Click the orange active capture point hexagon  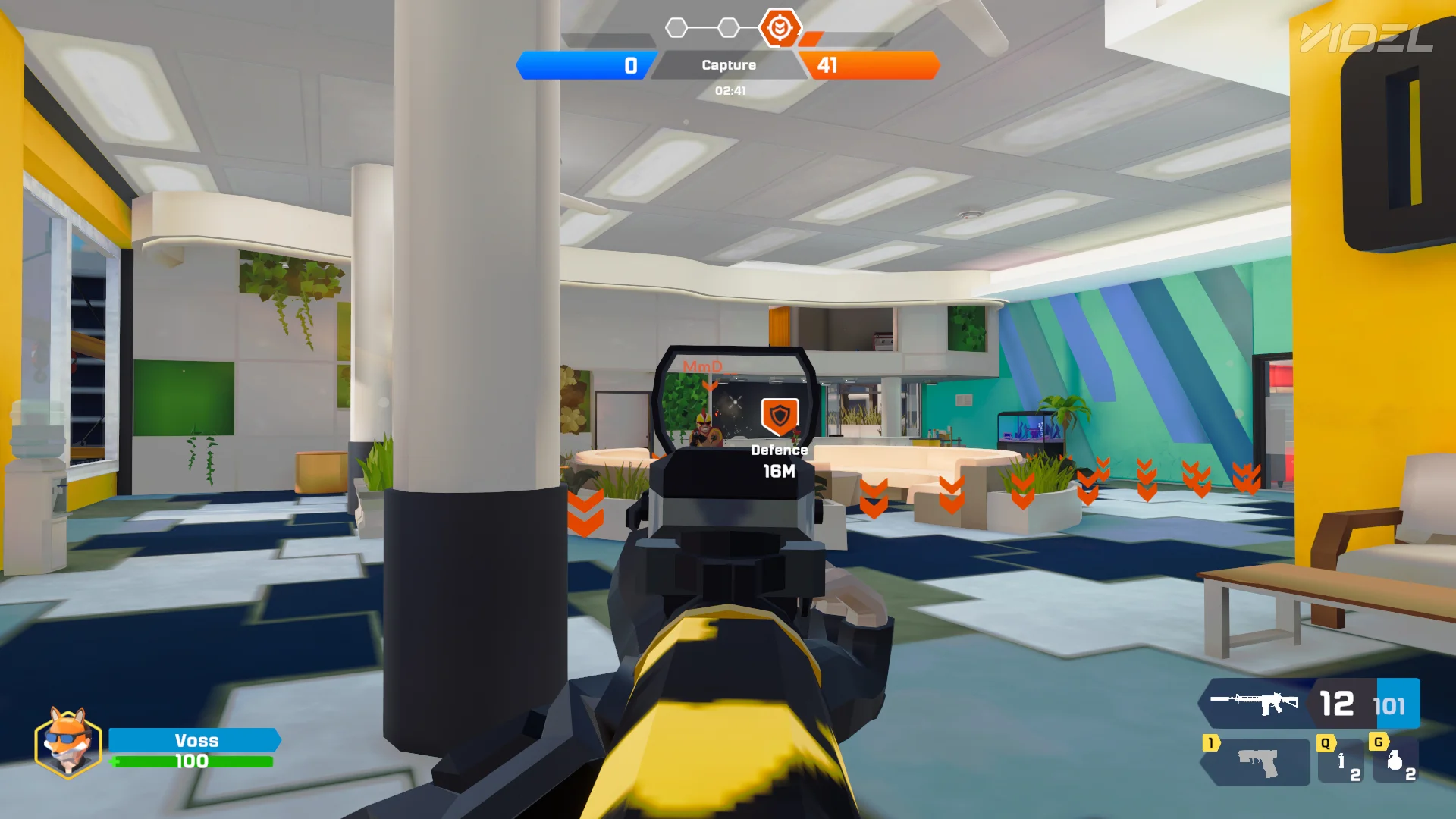[x=780, y=28]
